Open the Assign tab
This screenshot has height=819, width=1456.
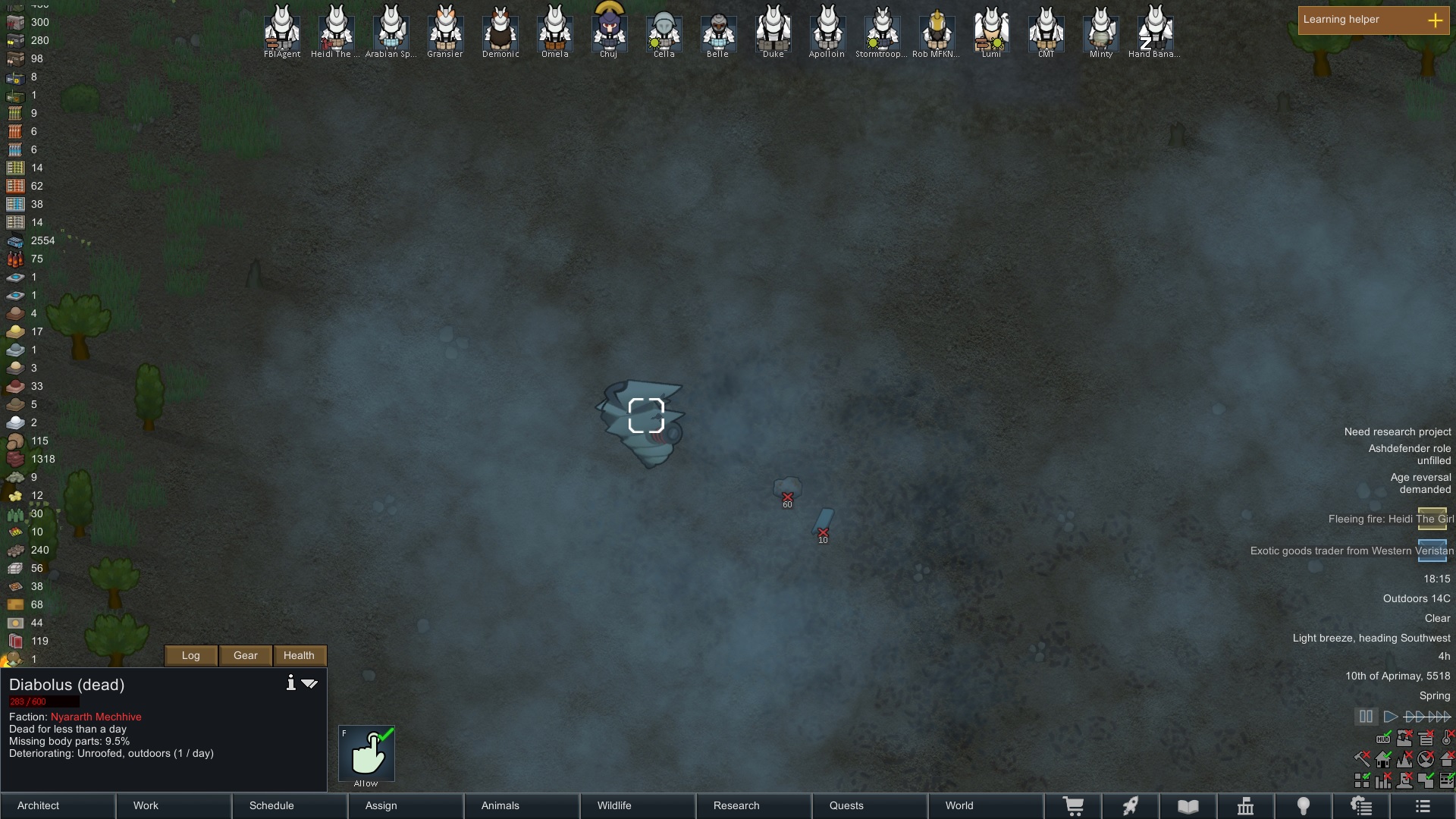click(x=406, y=805)
